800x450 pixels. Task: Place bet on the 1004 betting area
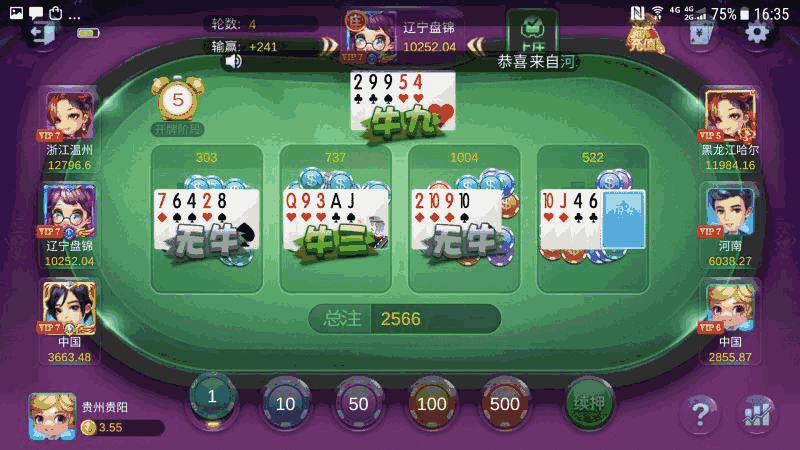coord(464,220)
